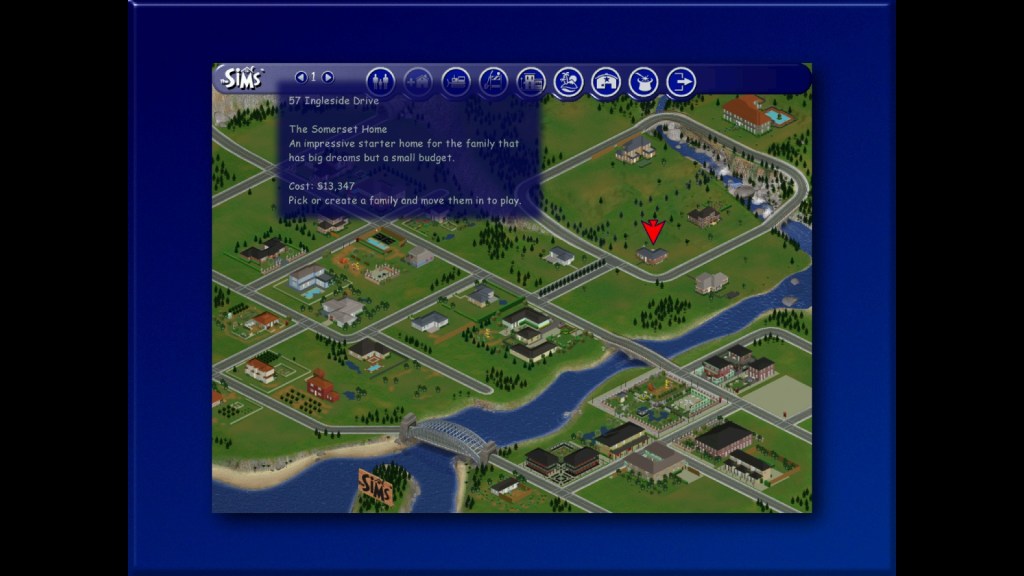The width and height of the screenshot is (1024, 576).
Task: Select the building icon button
Action: coord(531,81)
